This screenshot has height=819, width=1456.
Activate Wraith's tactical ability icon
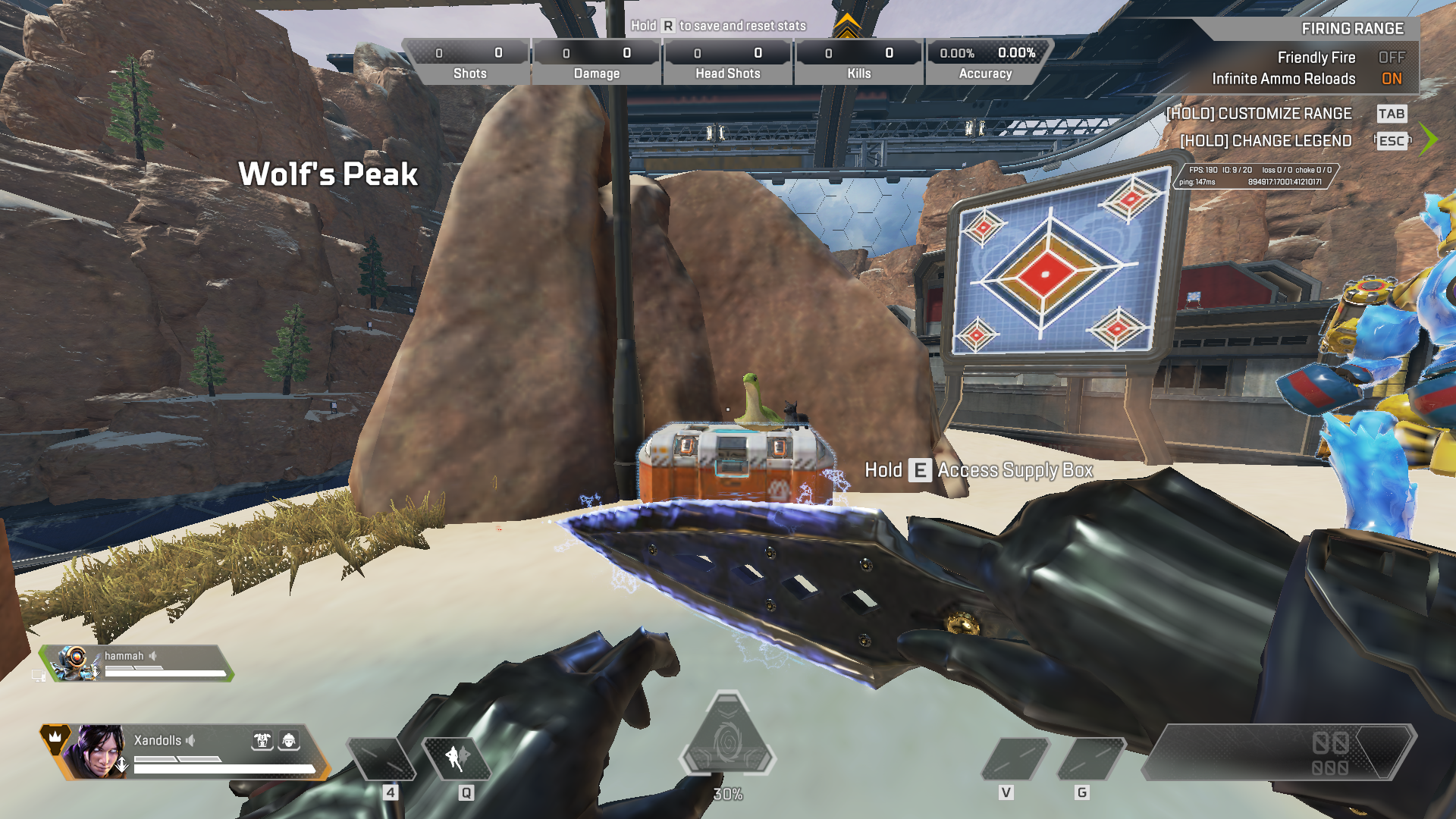[x=457, y=758]
